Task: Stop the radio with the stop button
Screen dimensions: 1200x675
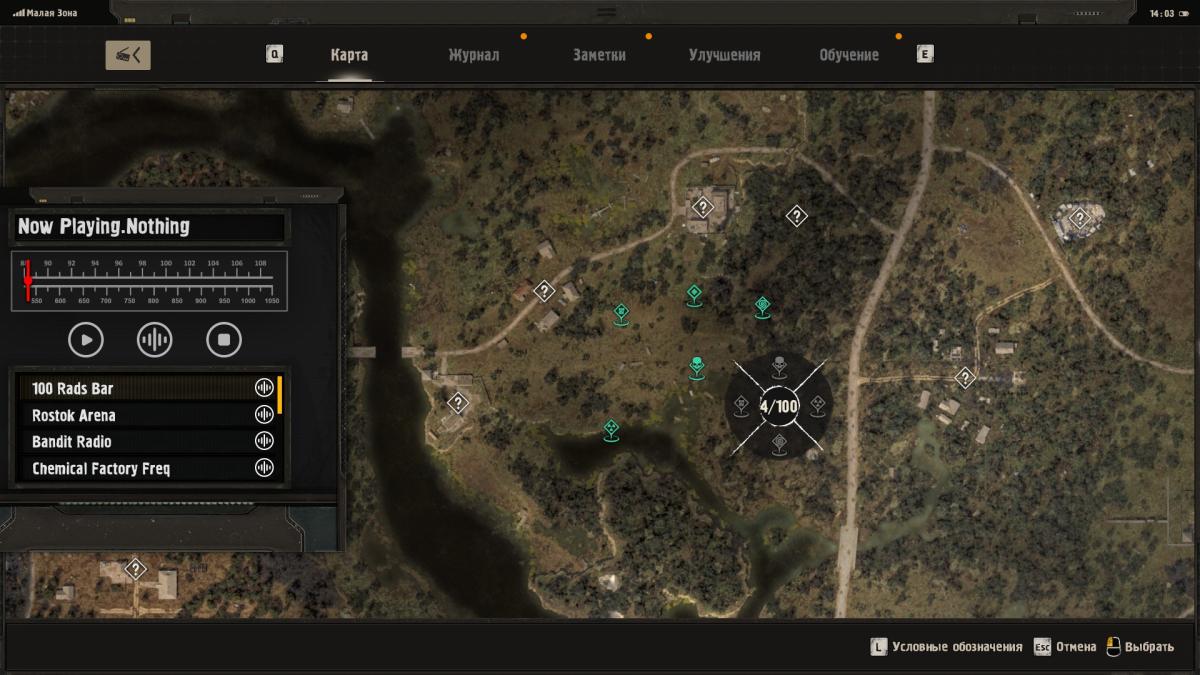Action: tap(224, 340)
